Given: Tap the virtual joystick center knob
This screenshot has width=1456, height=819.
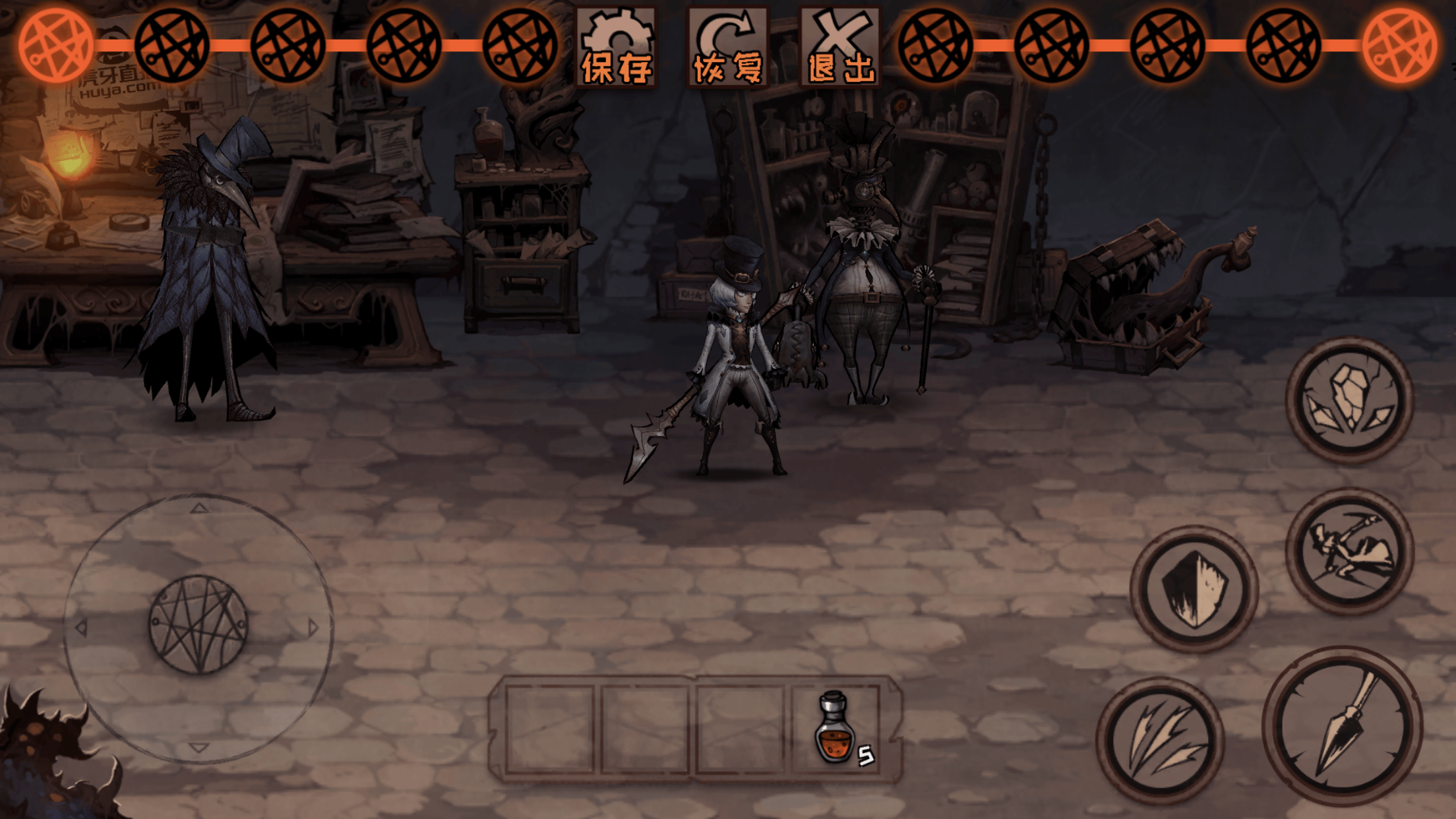Looking at the screenshot, I should (x=198, y=624).
